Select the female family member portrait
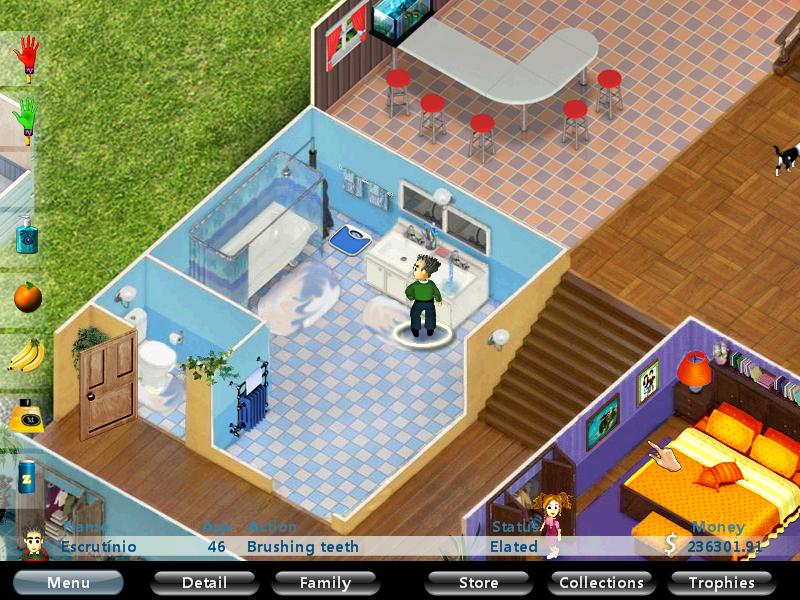 click(550, 525)
